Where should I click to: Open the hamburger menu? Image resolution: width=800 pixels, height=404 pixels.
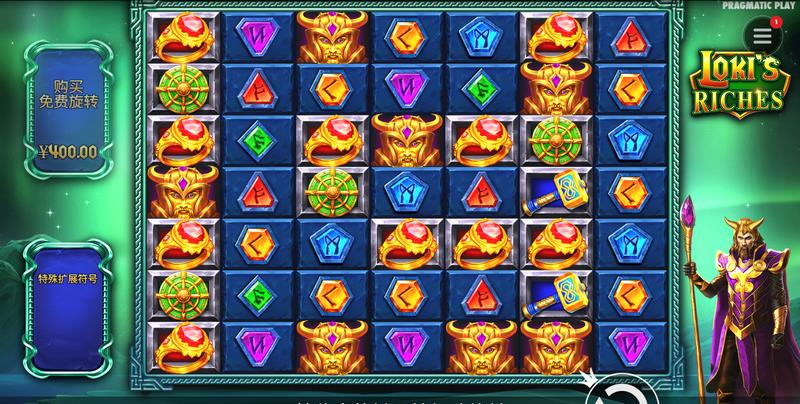coord(763,35)
